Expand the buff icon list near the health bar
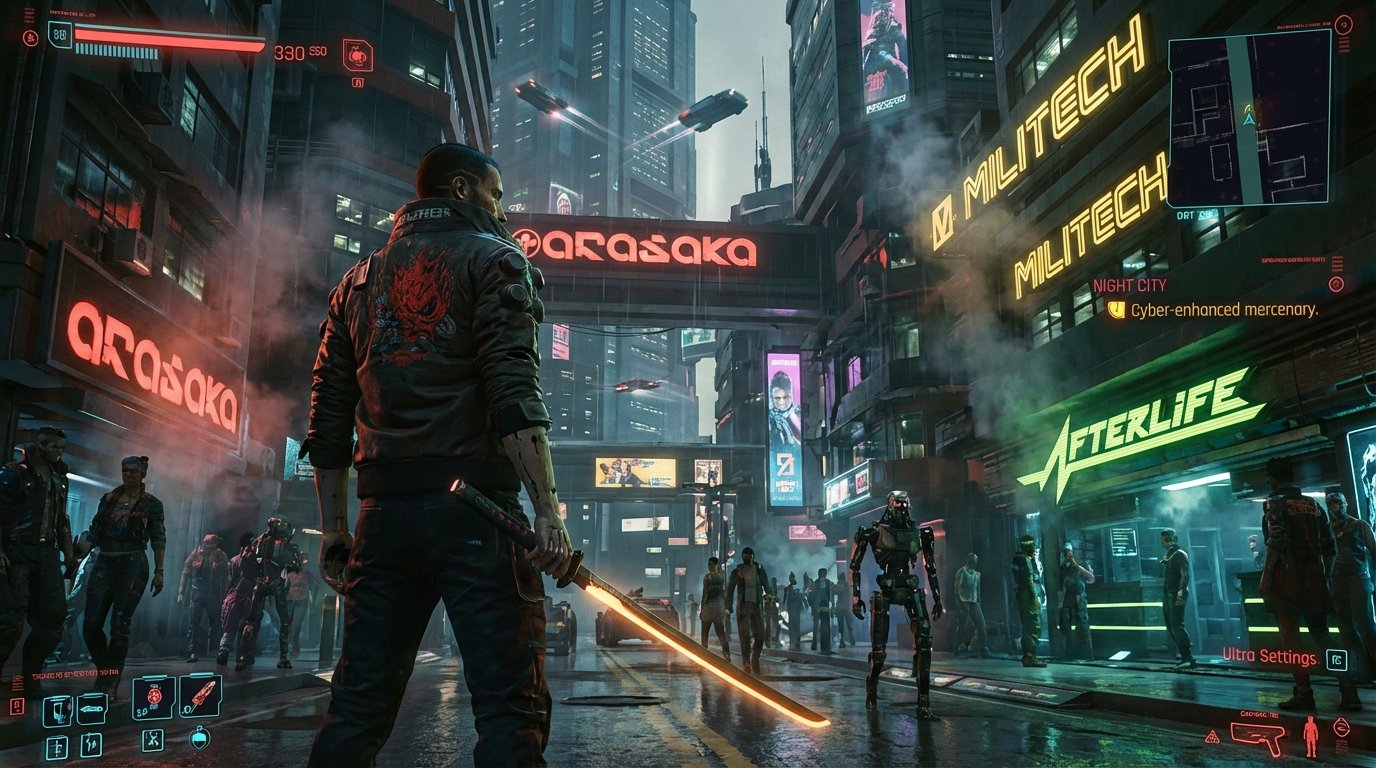 point(30,38)
